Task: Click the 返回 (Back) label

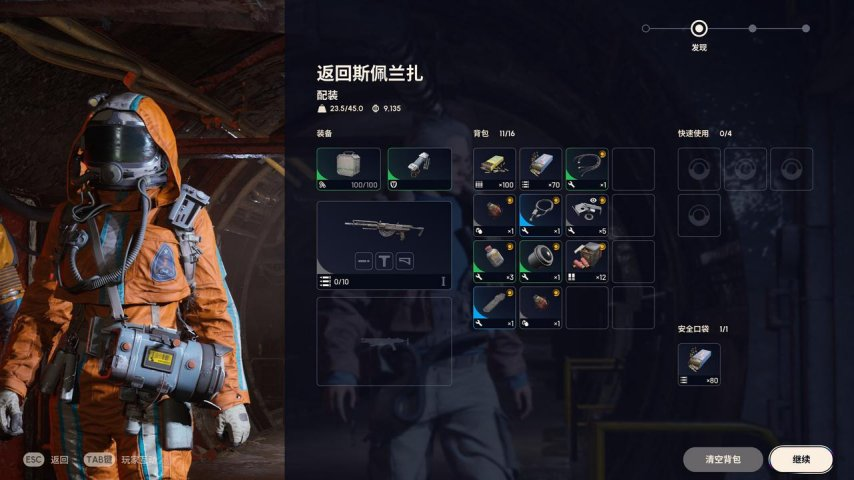Action: pos(61,460)
